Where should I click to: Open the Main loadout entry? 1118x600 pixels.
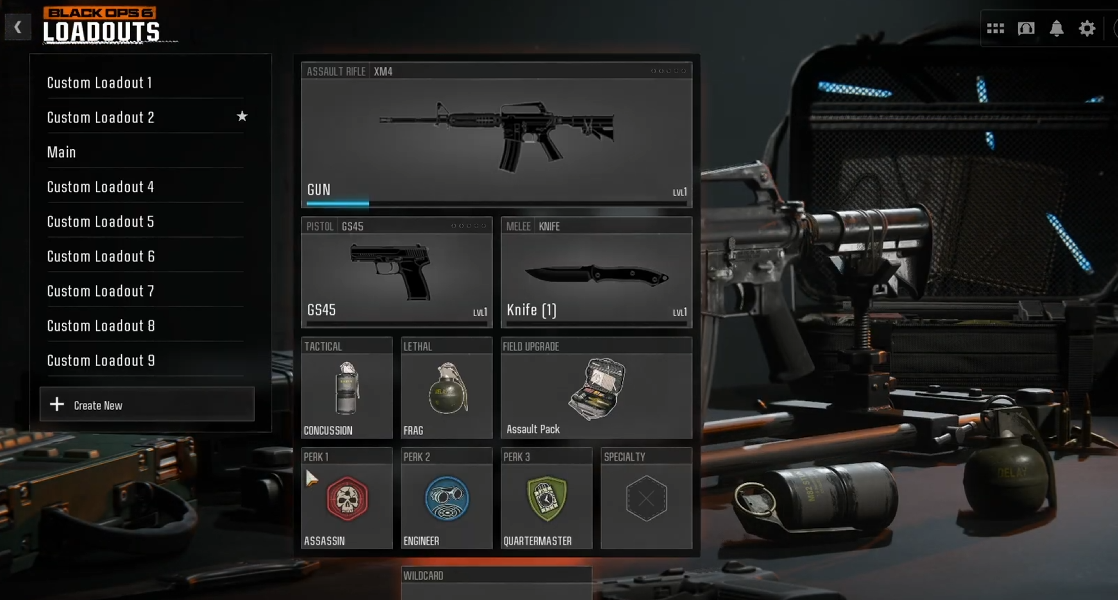[x=62, y=152]
